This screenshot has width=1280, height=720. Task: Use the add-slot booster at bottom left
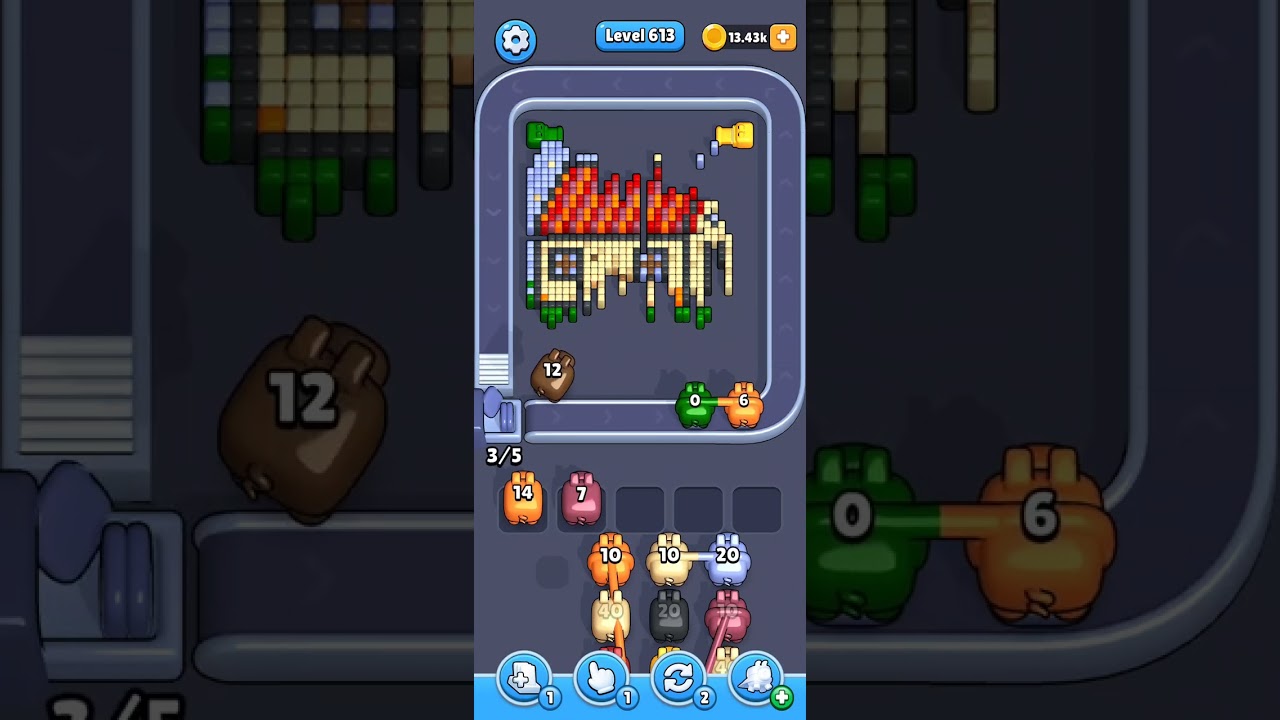pyautogui.click(x=522, y=679)
